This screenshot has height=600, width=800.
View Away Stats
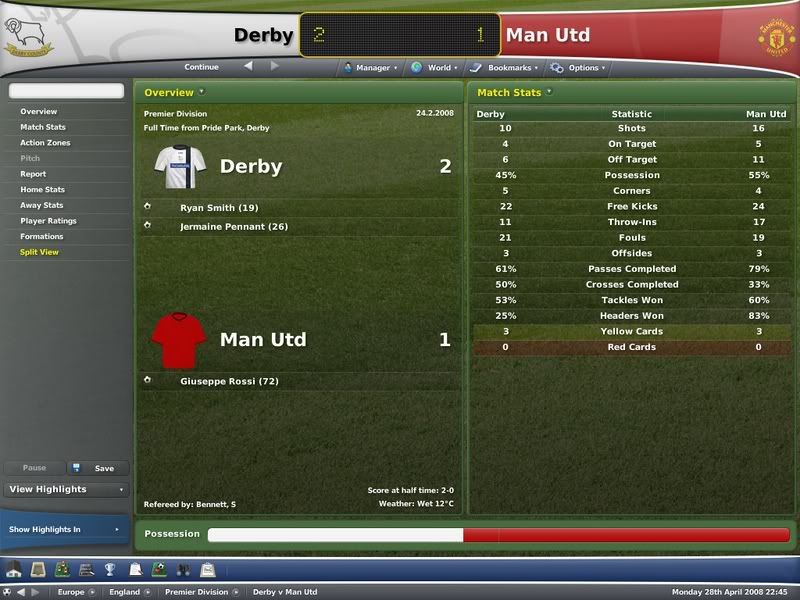[42, 205]
